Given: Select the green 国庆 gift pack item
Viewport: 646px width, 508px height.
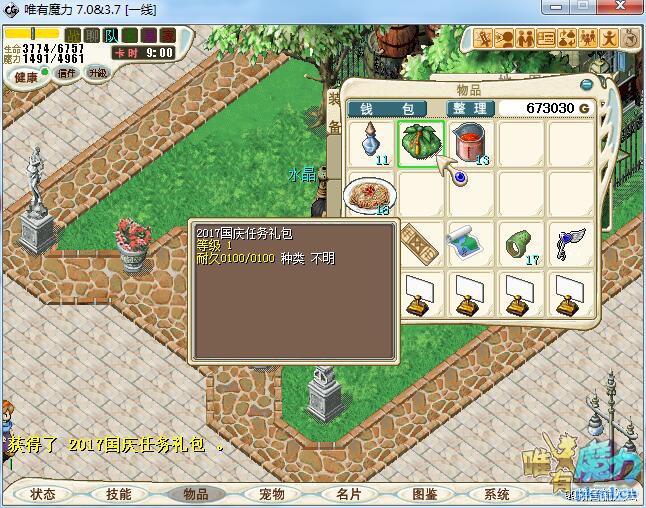Looking at the screenshot, I should [421, 144].
